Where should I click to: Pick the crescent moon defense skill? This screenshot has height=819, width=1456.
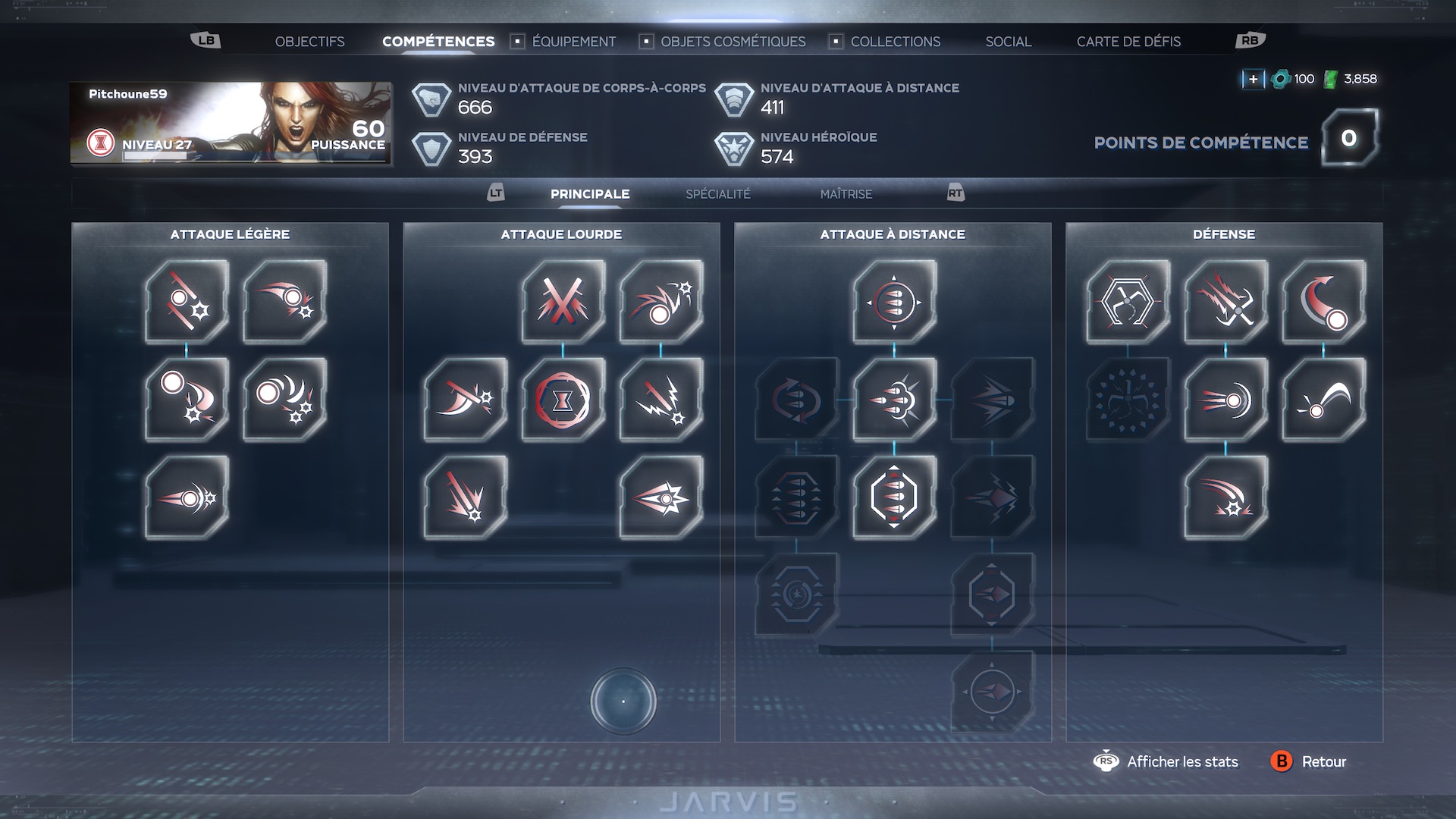point(1323,301)
